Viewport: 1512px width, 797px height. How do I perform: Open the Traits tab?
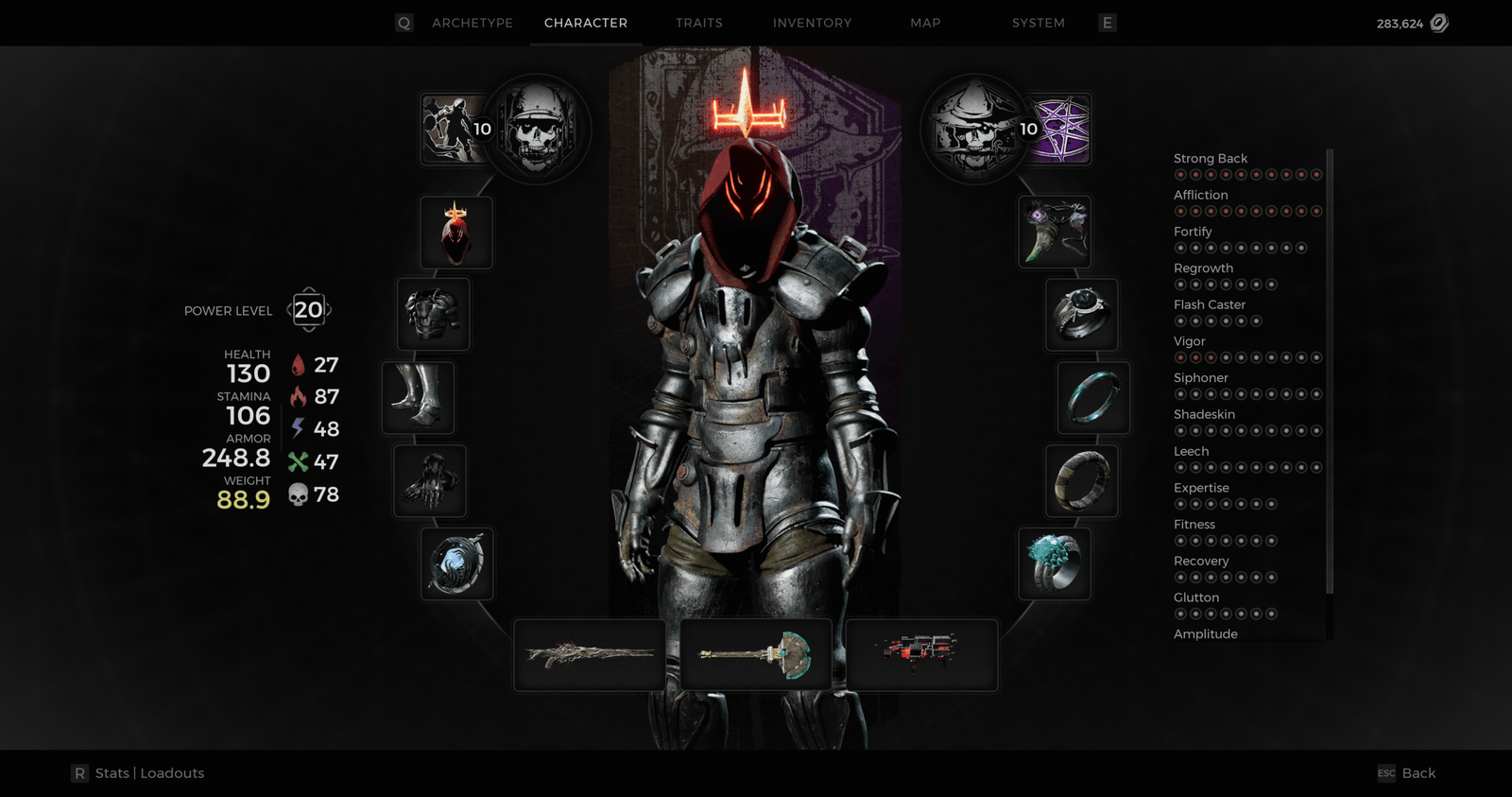(x=698, y=23)
